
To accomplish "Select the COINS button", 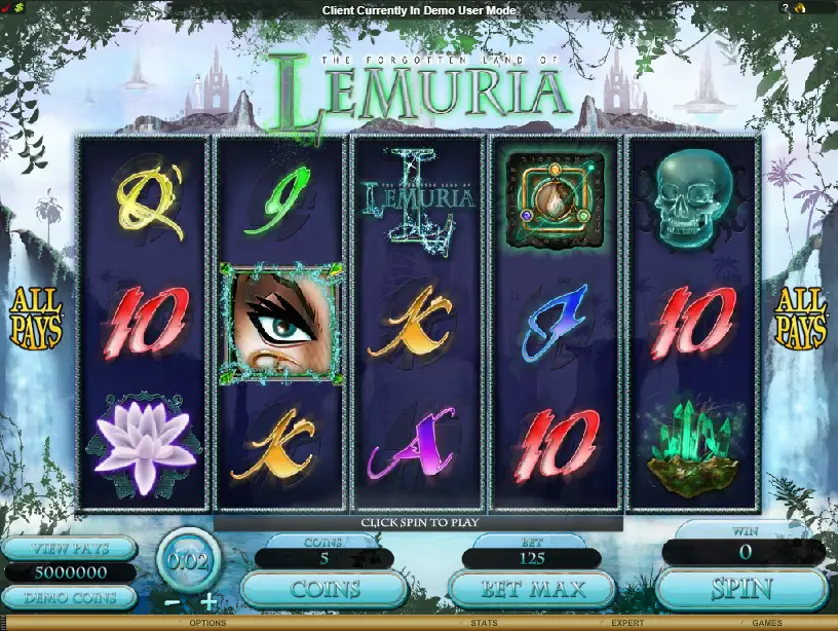I will [x=324, y=589].
